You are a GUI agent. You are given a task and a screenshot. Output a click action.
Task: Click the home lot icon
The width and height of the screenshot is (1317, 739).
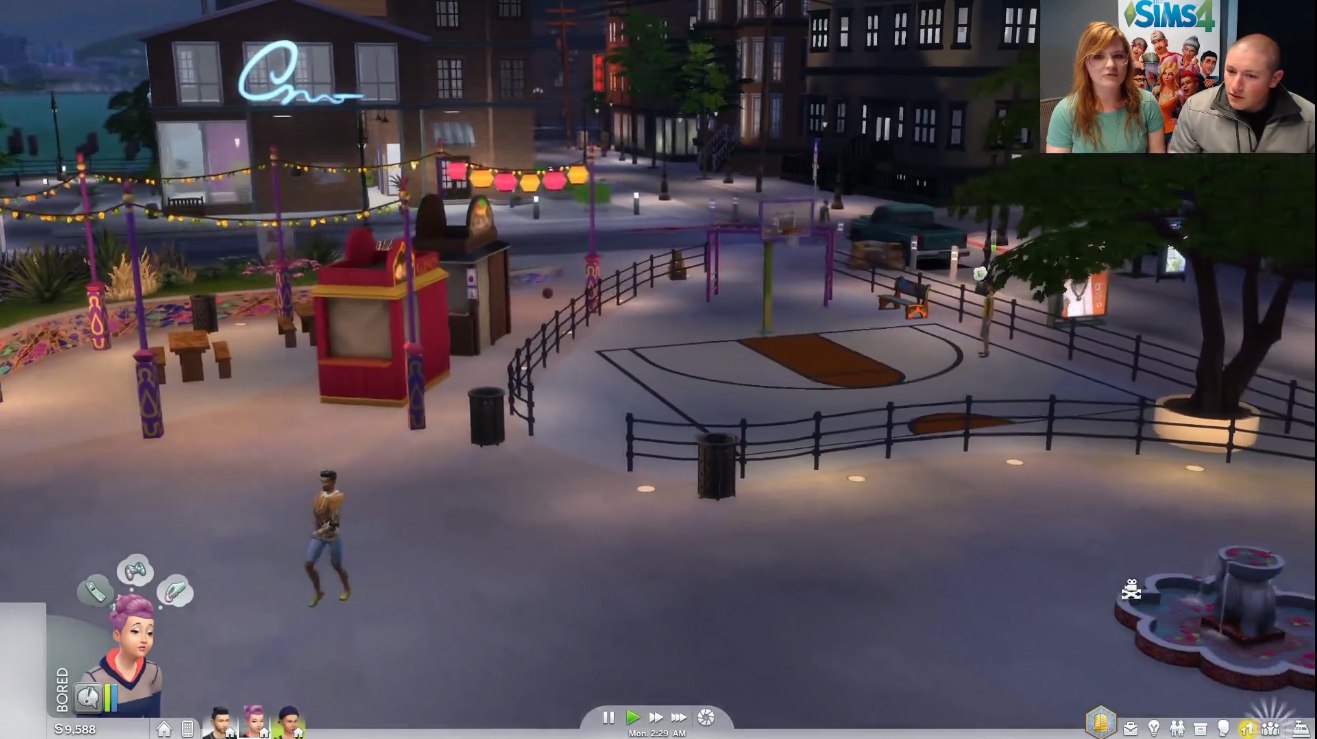tap(164, 729)
